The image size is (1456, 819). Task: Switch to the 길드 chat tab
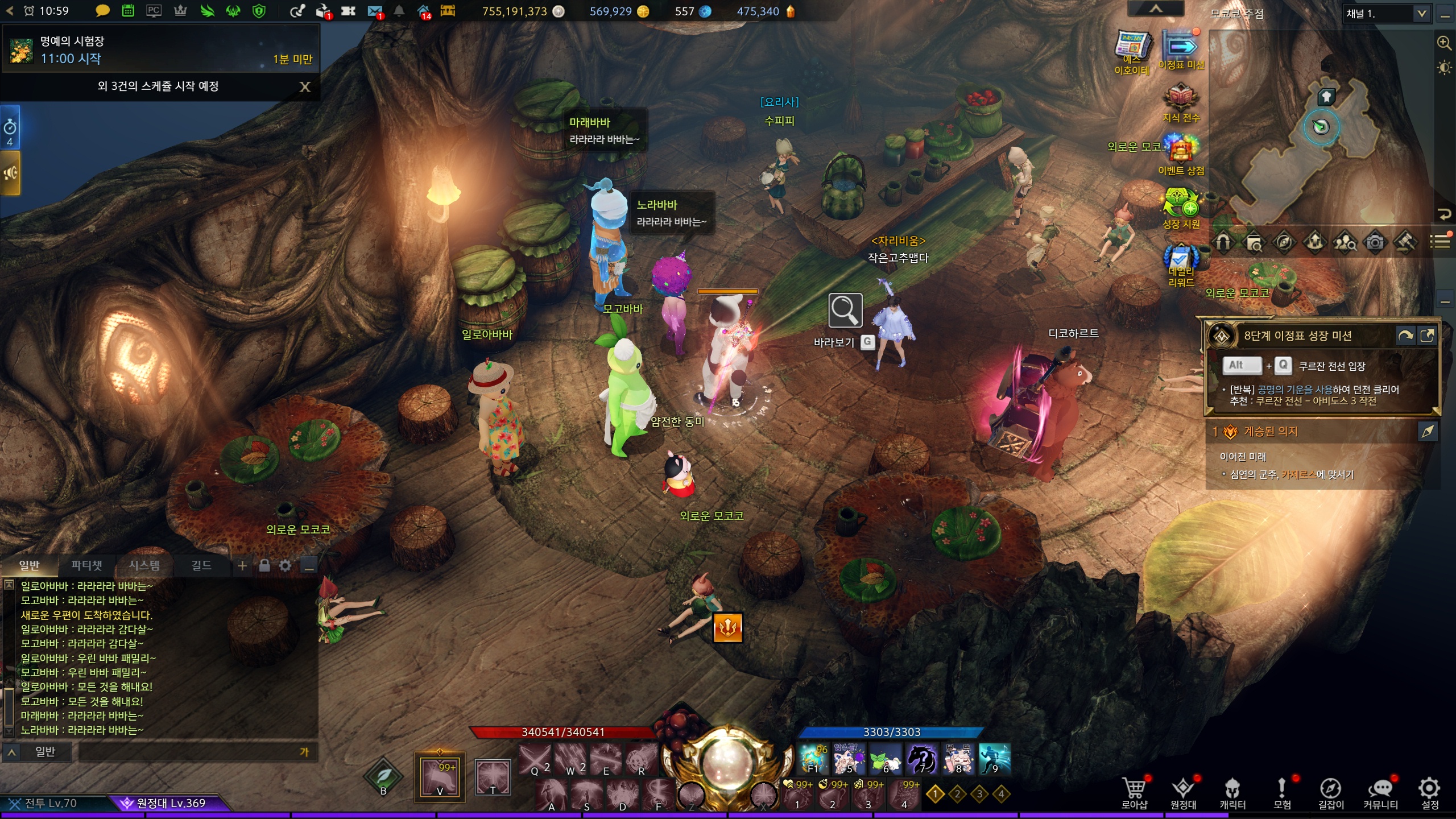(201, 565)
